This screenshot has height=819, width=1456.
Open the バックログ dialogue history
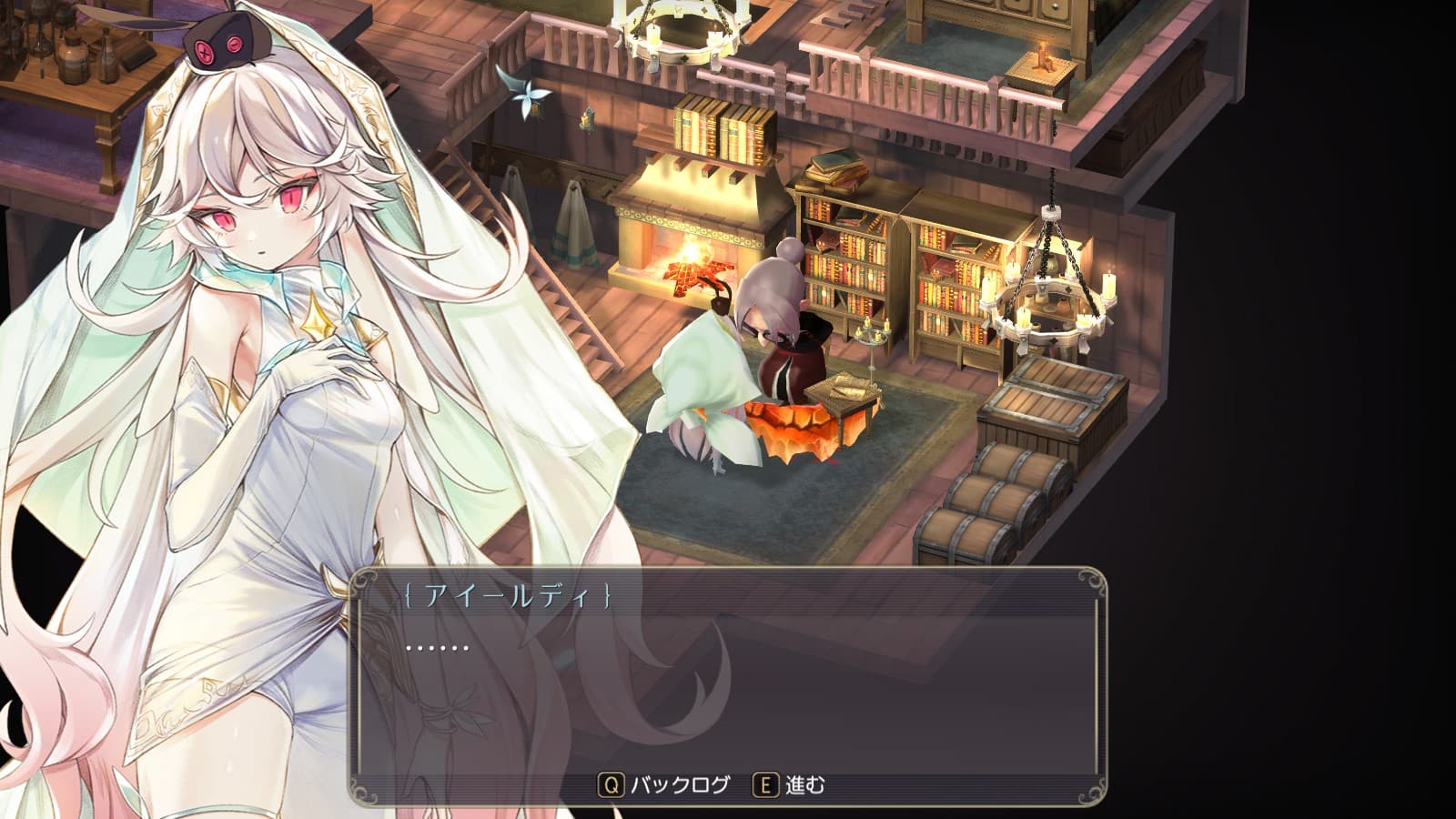pos(665,784)
